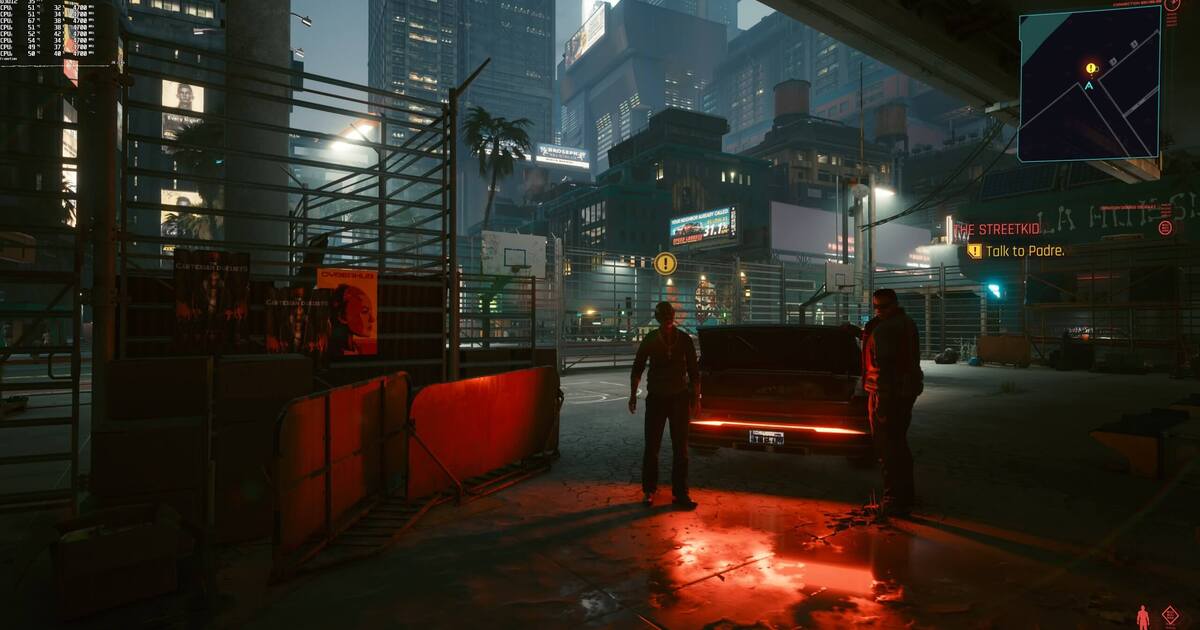Select the player arrow on the minimap
Viewport: 1200px width, 630px height.
[x=1089, y=86]
